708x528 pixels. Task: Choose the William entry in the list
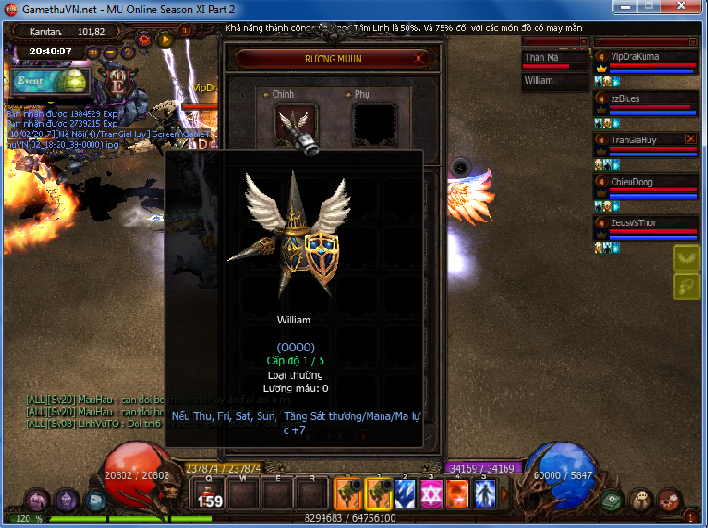(553, 80)
